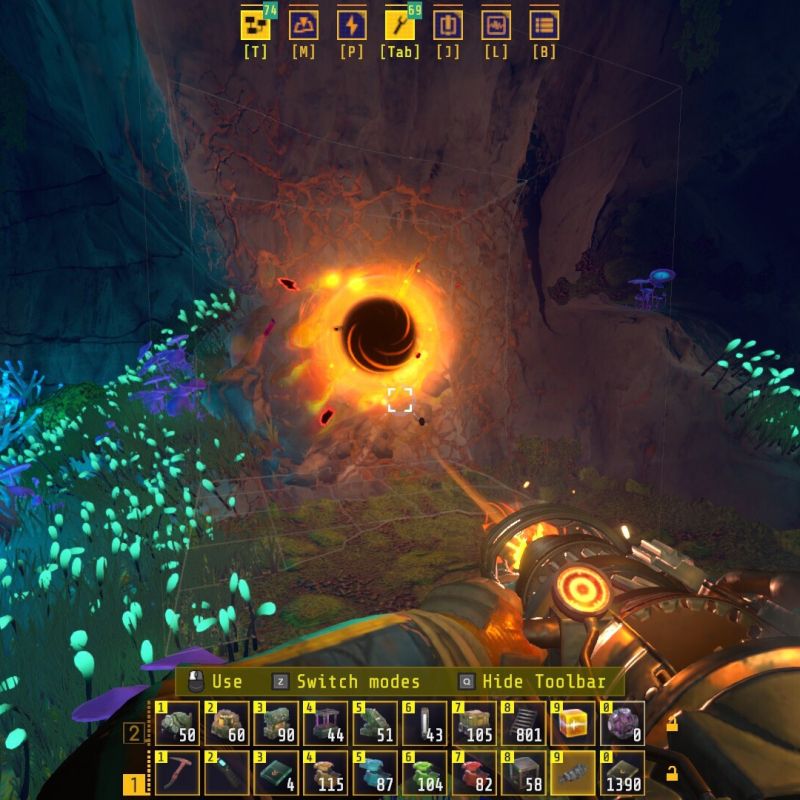Open the lightning bolt power menu

click(x=351, y=25)
